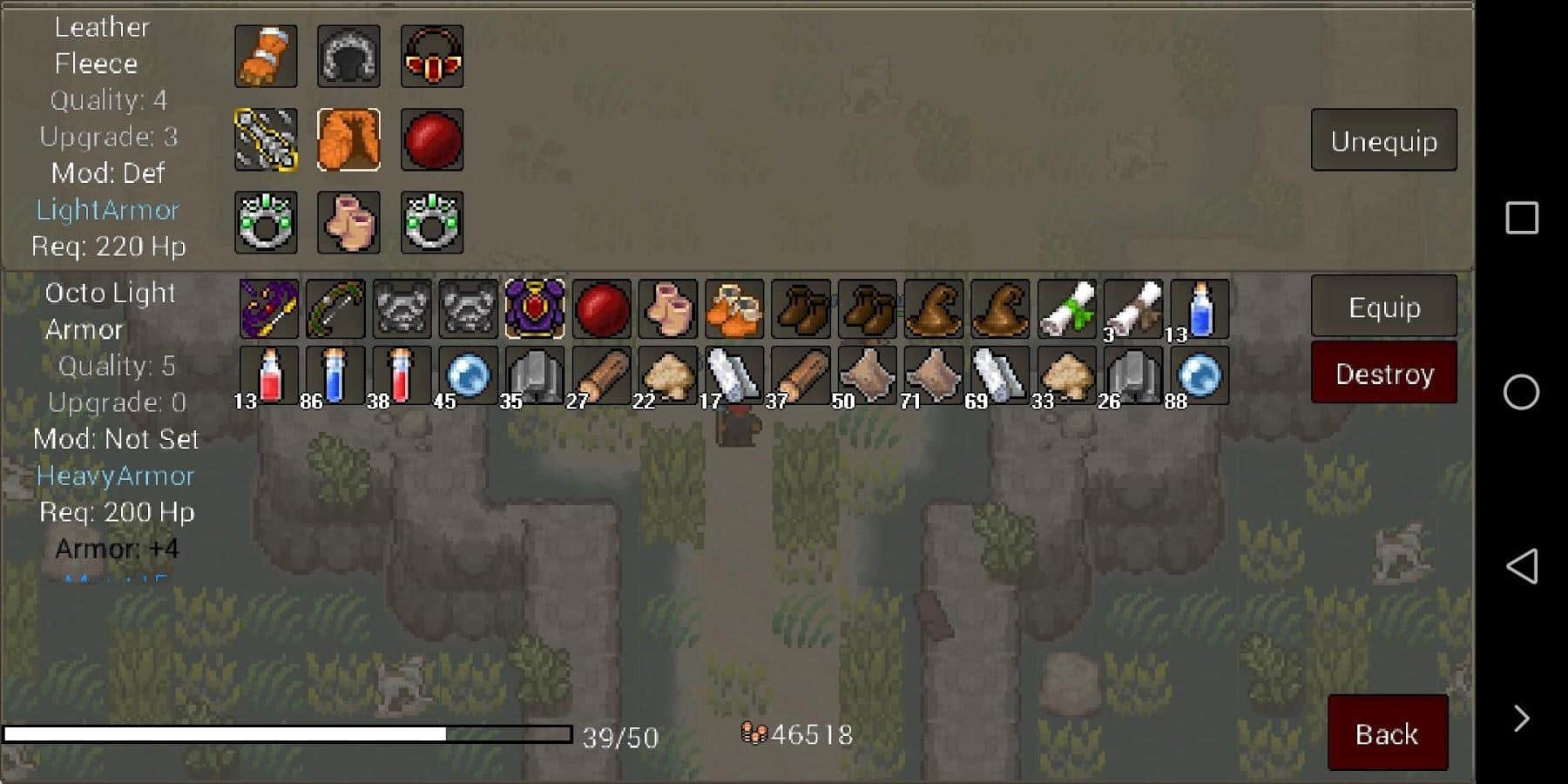Select the blue orb stack of 45

[x=468, y=375]
